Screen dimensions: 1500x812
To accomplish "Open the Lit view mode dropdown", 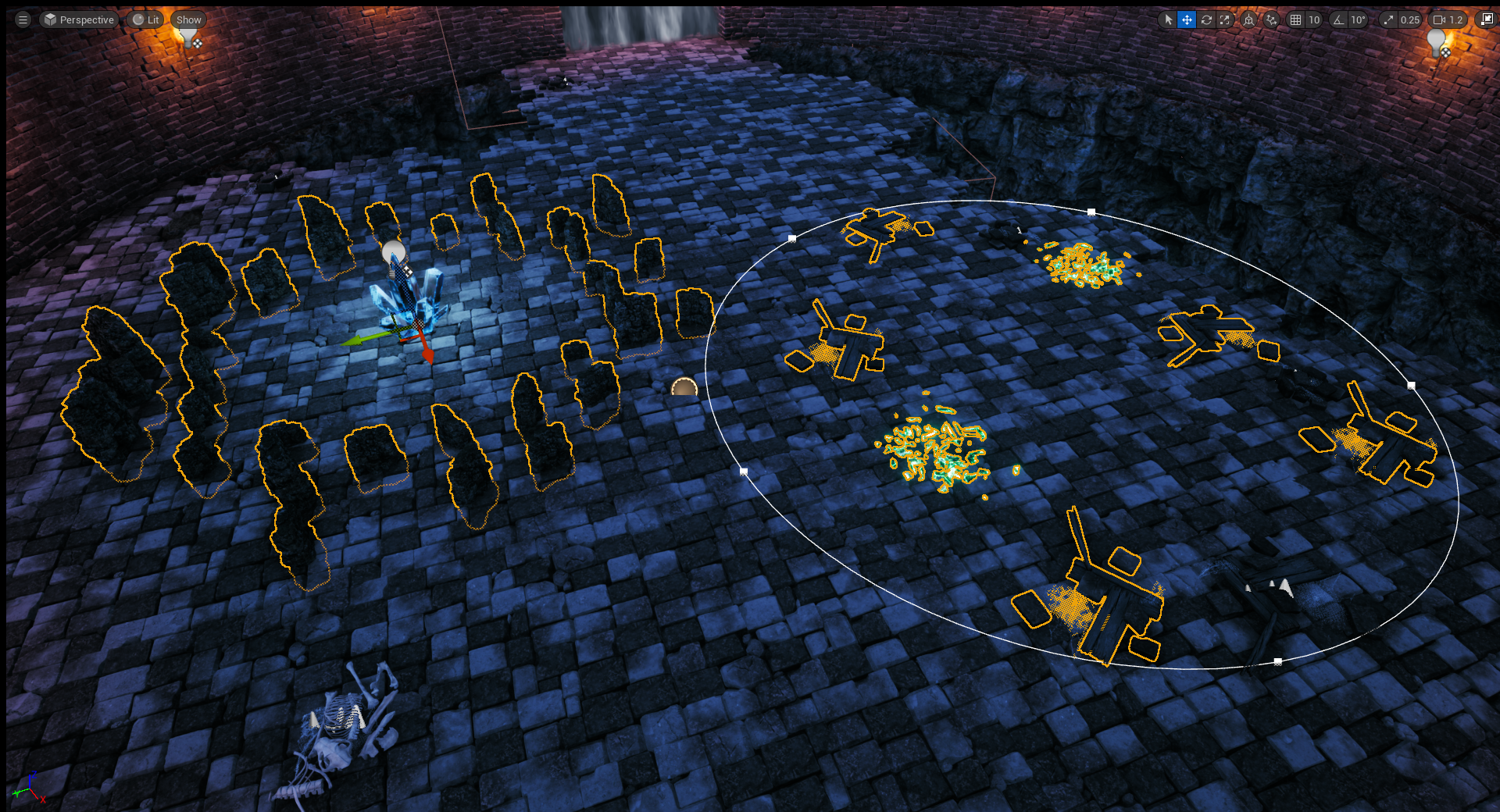I will (145, 20).
